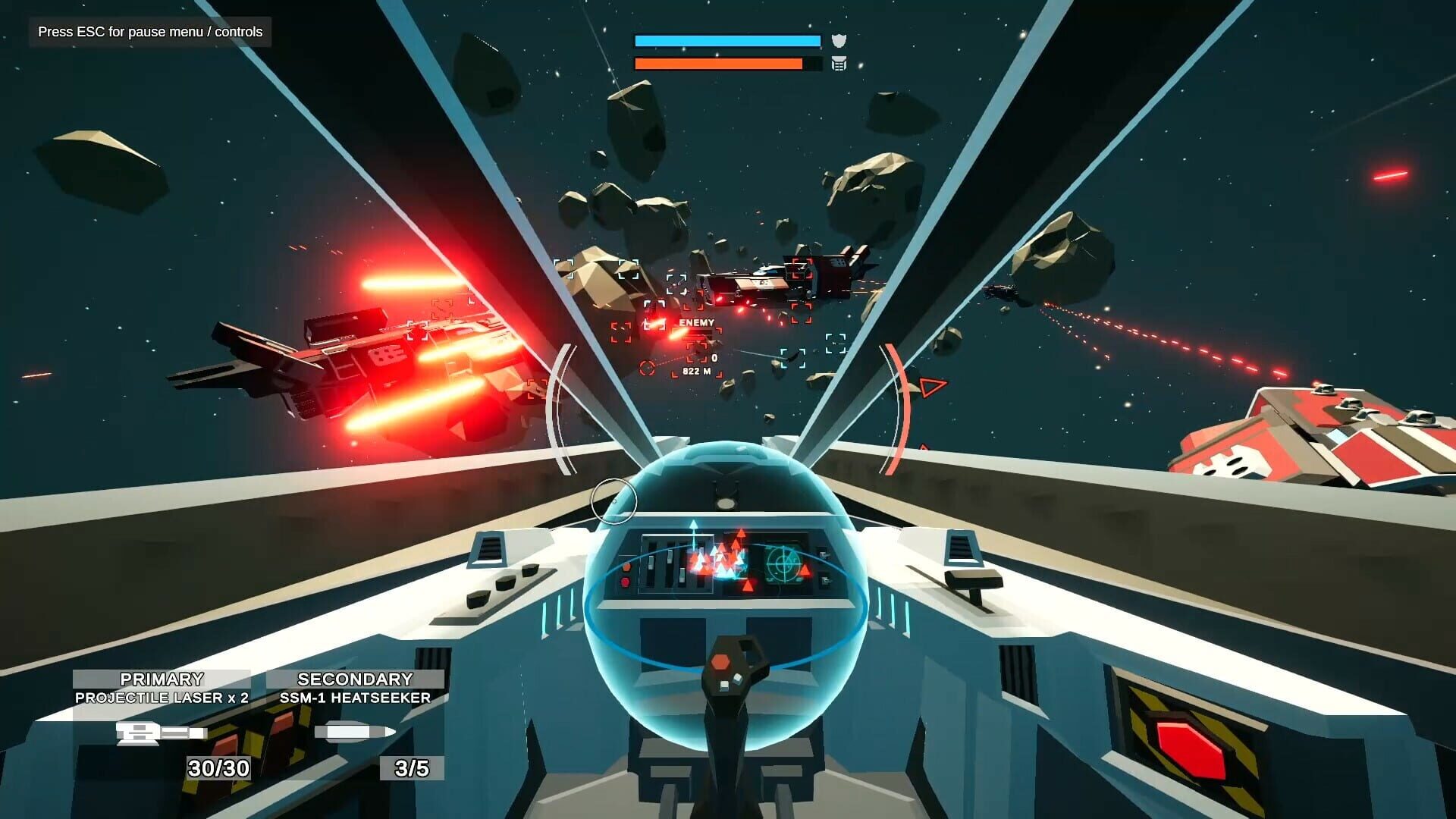The width and height of the screenshot is (1456, 819).
Task: Click the upward arrow indicator on the console
Action: pos(694,524)
